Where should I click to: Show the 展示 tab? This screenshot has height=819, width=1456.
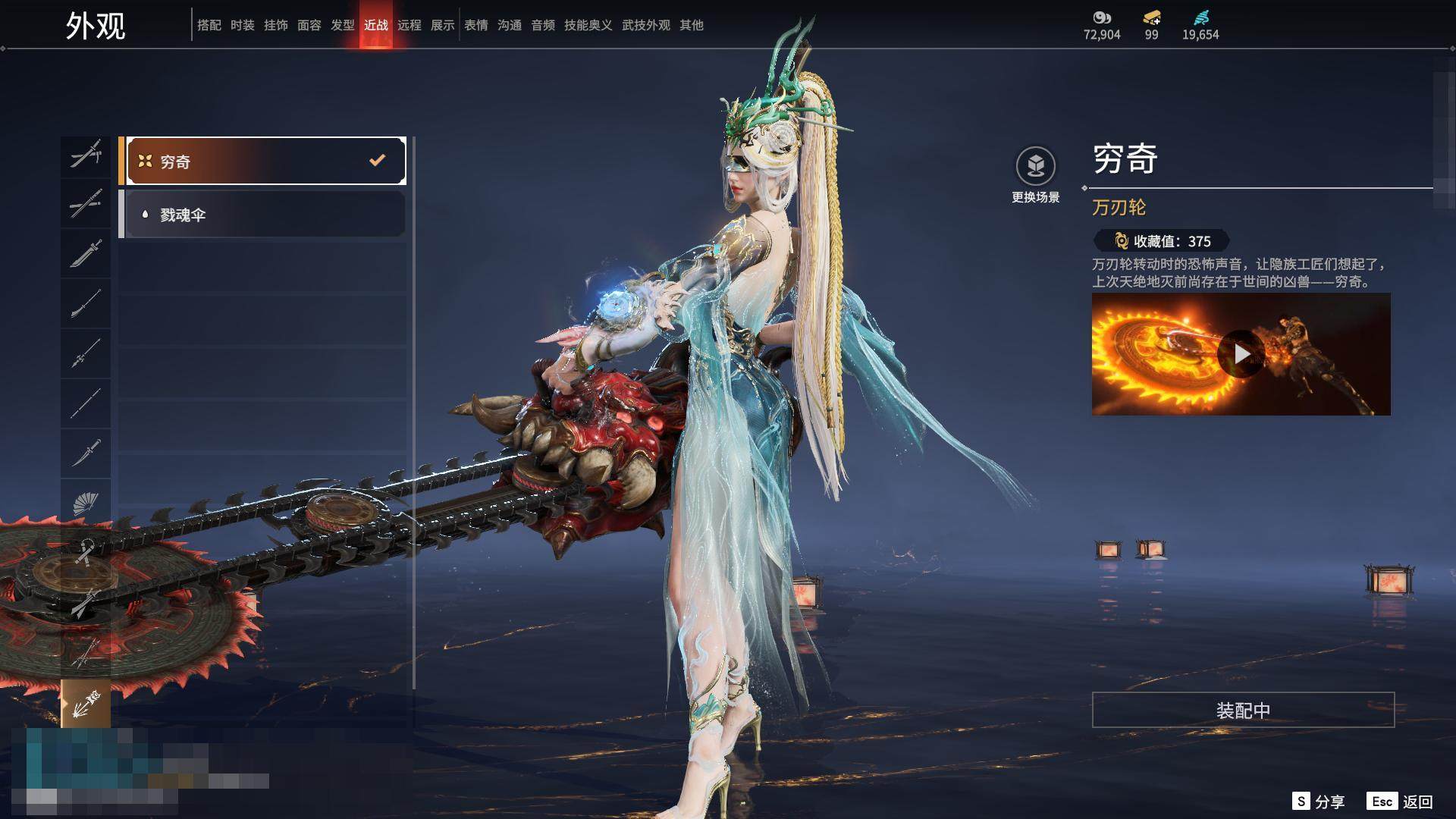pos(443,25)
